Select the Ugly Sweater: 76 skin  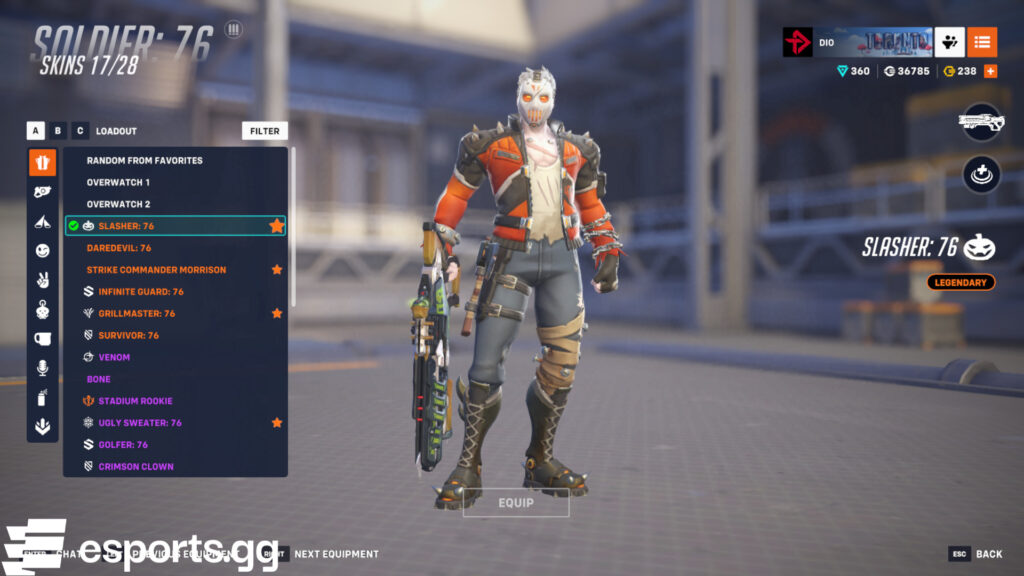[x=140, y=423]
